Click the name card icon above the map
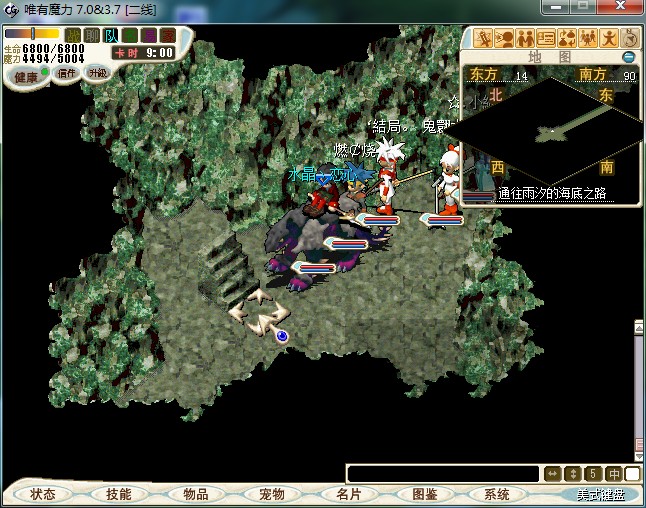Viewport: 646px width, 508px height. click(x=546, y=39)
